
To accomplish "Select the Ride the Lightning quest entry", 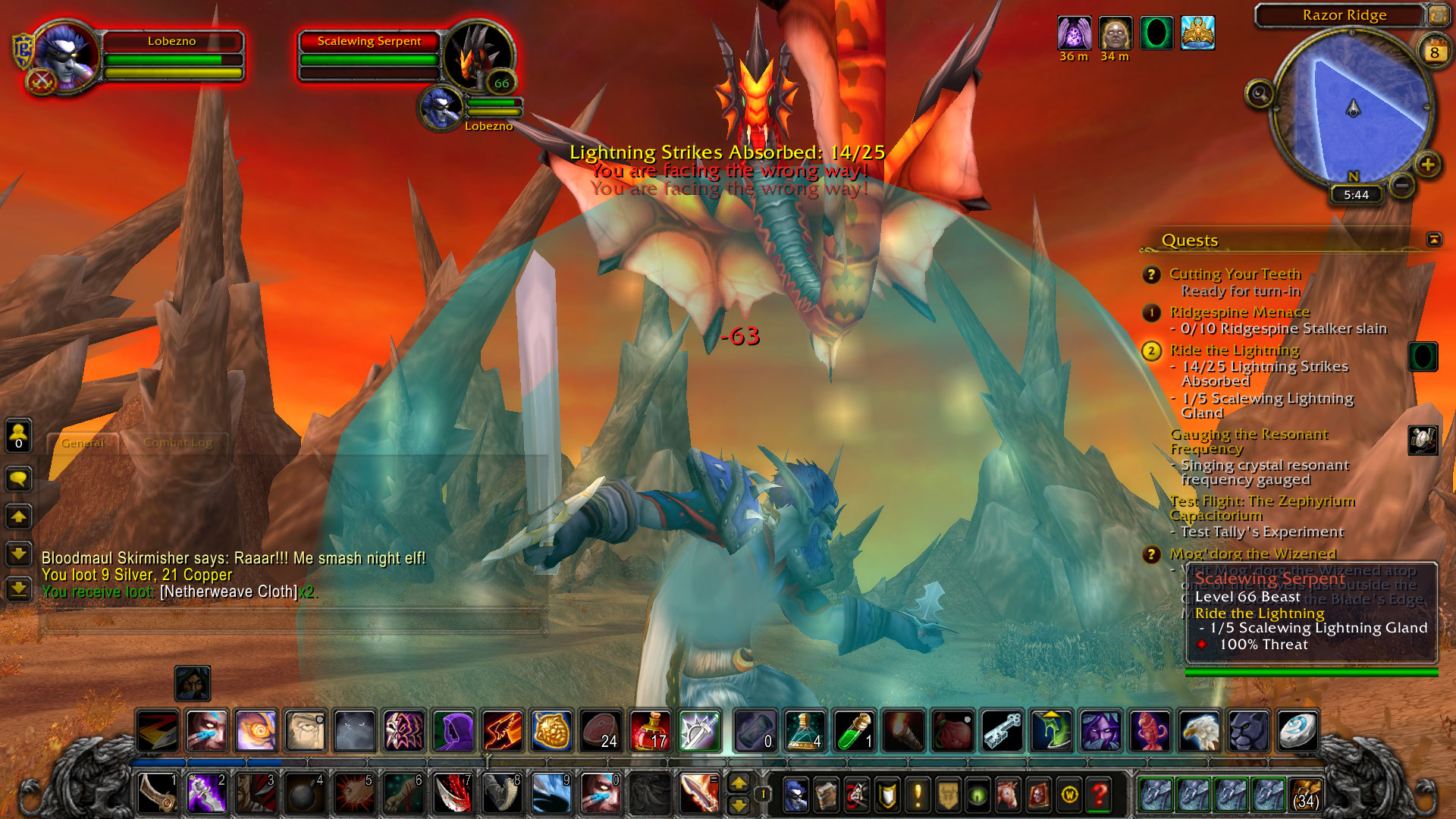I will [1235, 350].
